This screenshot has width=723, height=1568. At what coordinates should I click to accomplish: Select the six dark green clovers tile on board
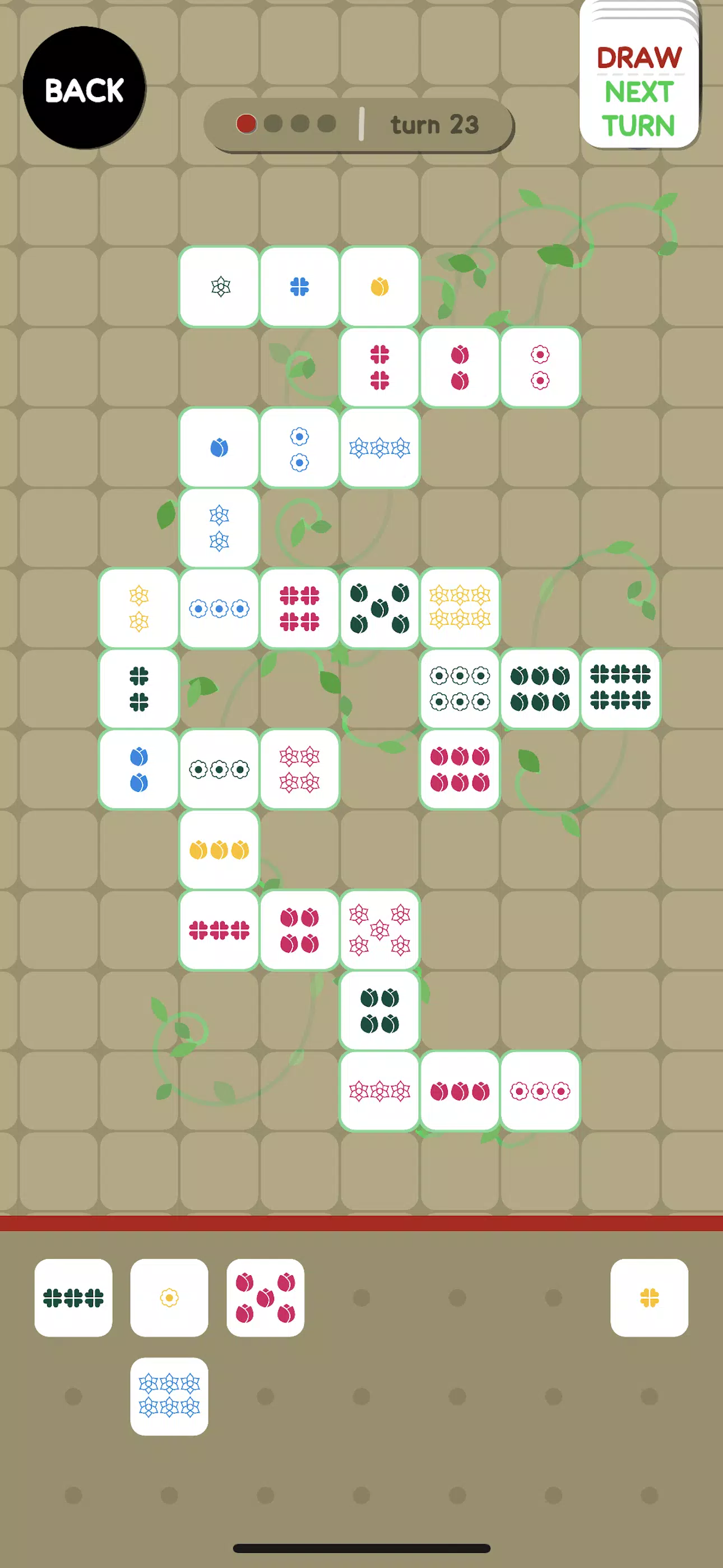tap(622, 689)
